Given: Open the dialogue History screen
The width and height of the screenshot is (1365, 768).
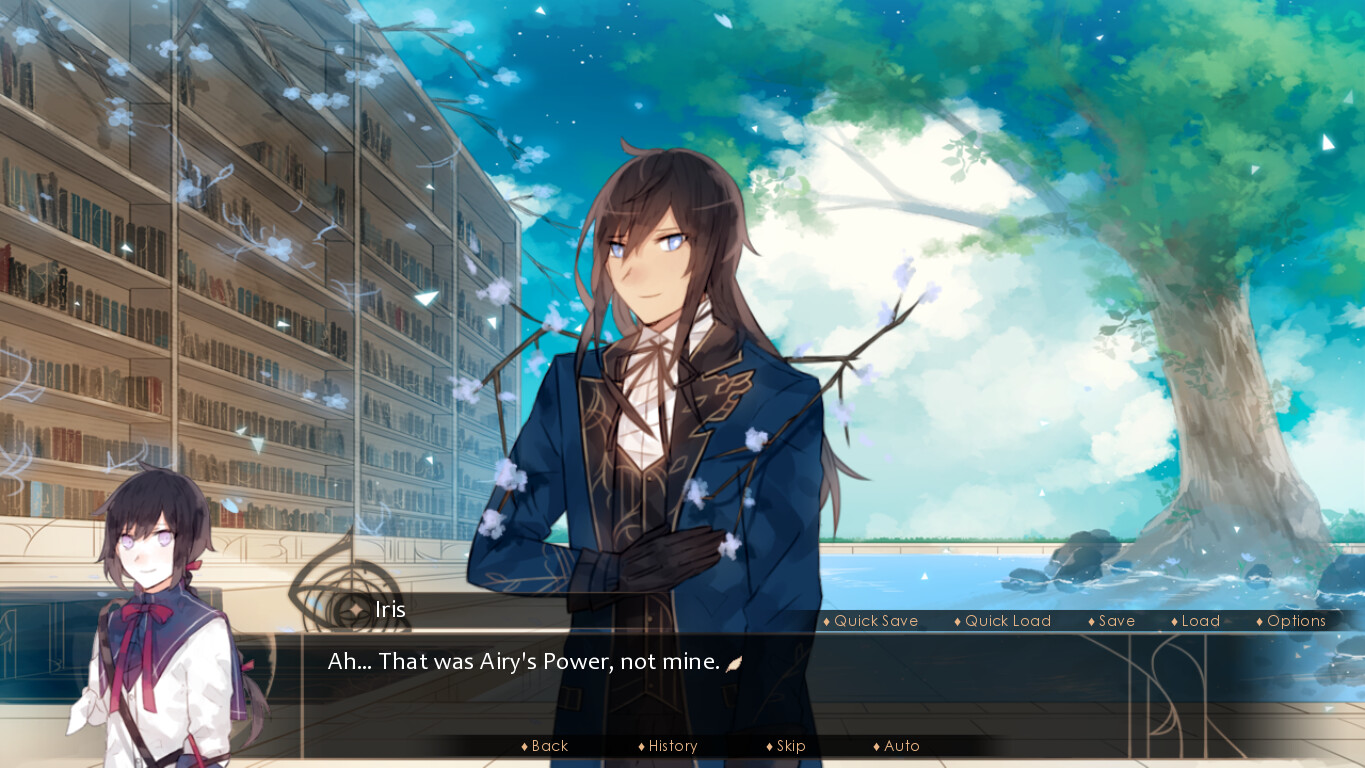Looking at the screenshot, I should (672, 745).
